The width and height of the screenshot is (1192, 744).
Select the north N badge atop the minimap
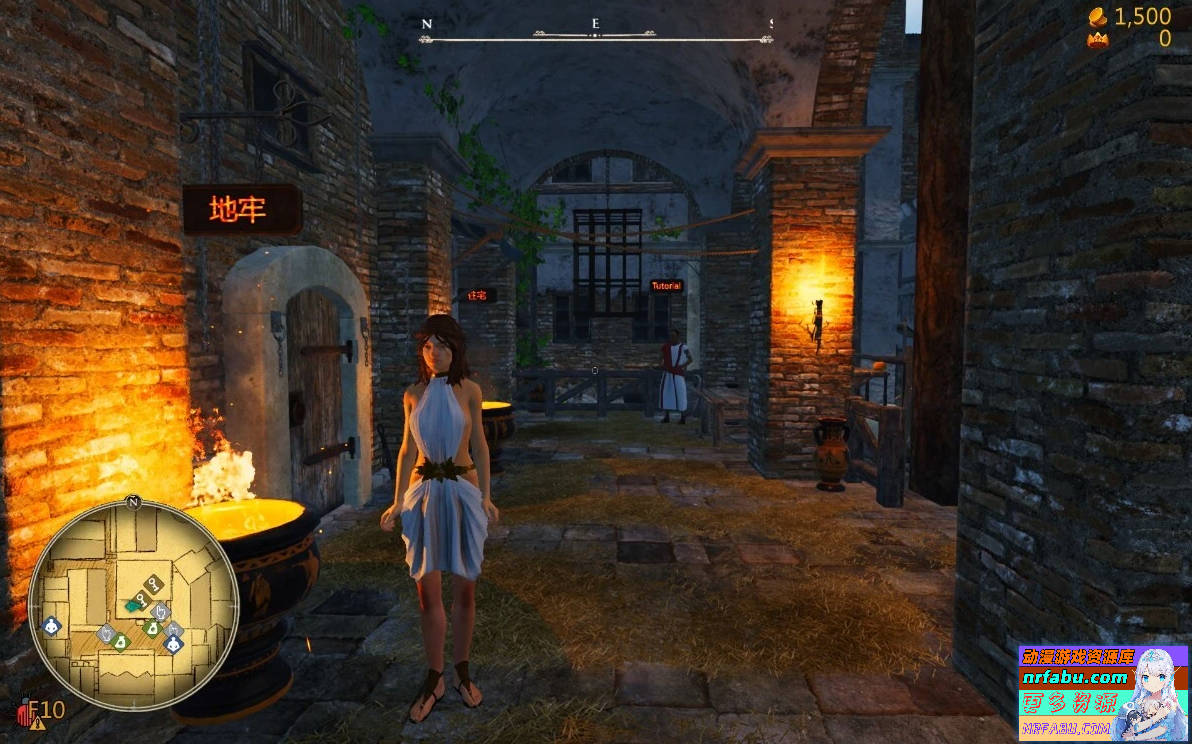tap(132, 500)
